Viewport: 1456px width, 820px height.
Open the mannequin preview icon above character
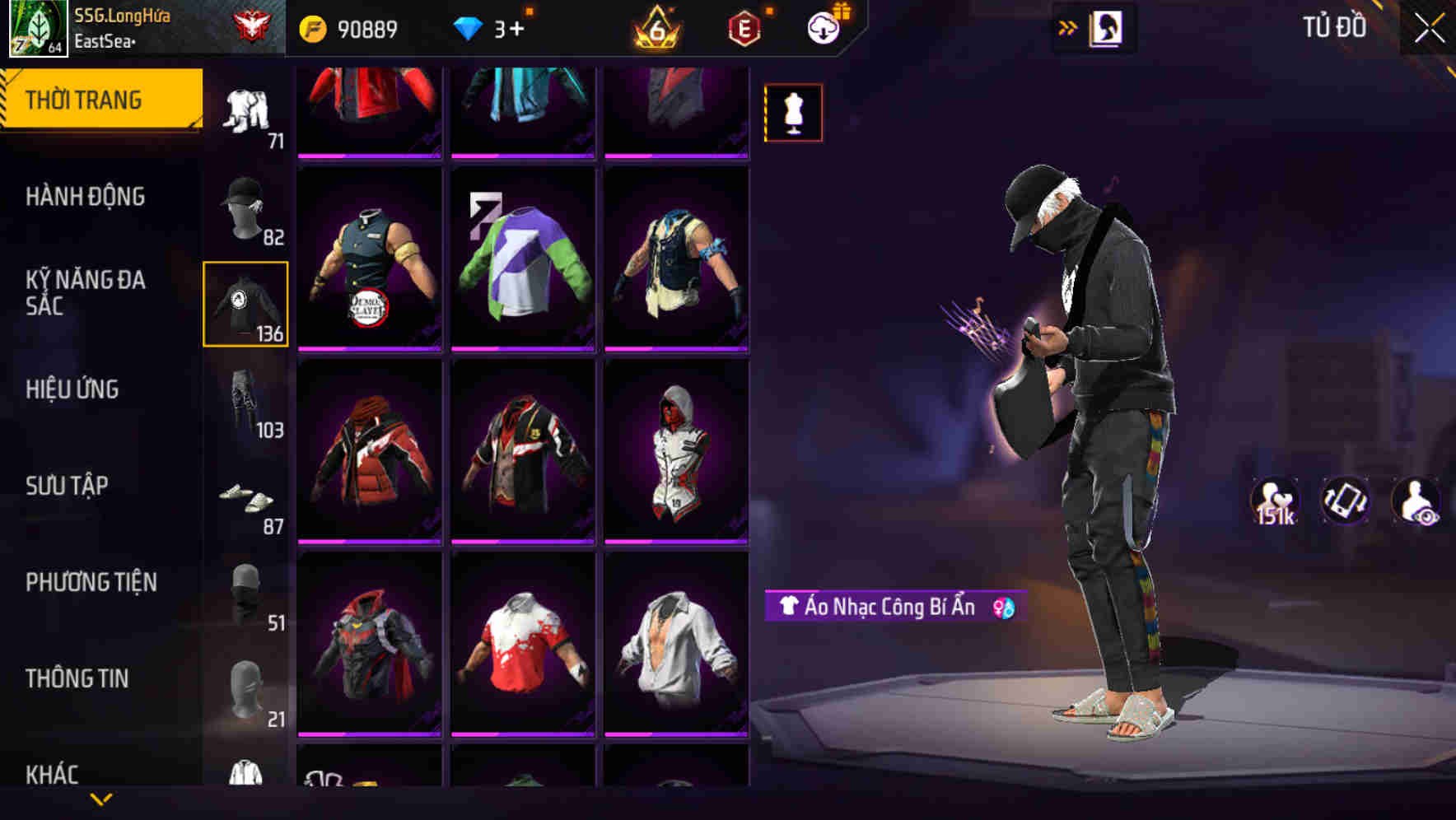coord(792,113)
